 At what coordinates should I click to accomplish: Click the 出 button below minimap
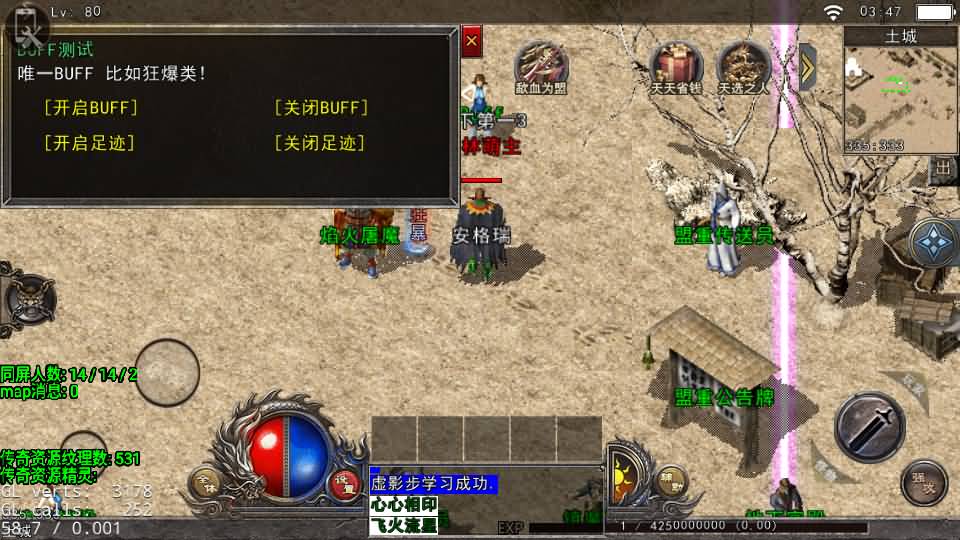943,171
